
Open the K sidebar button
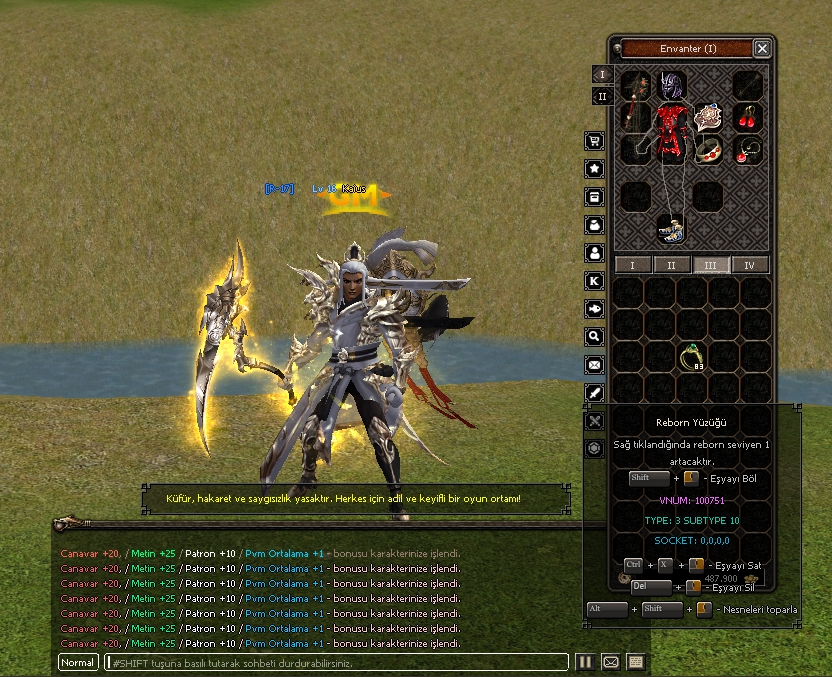tap(595, 281)
